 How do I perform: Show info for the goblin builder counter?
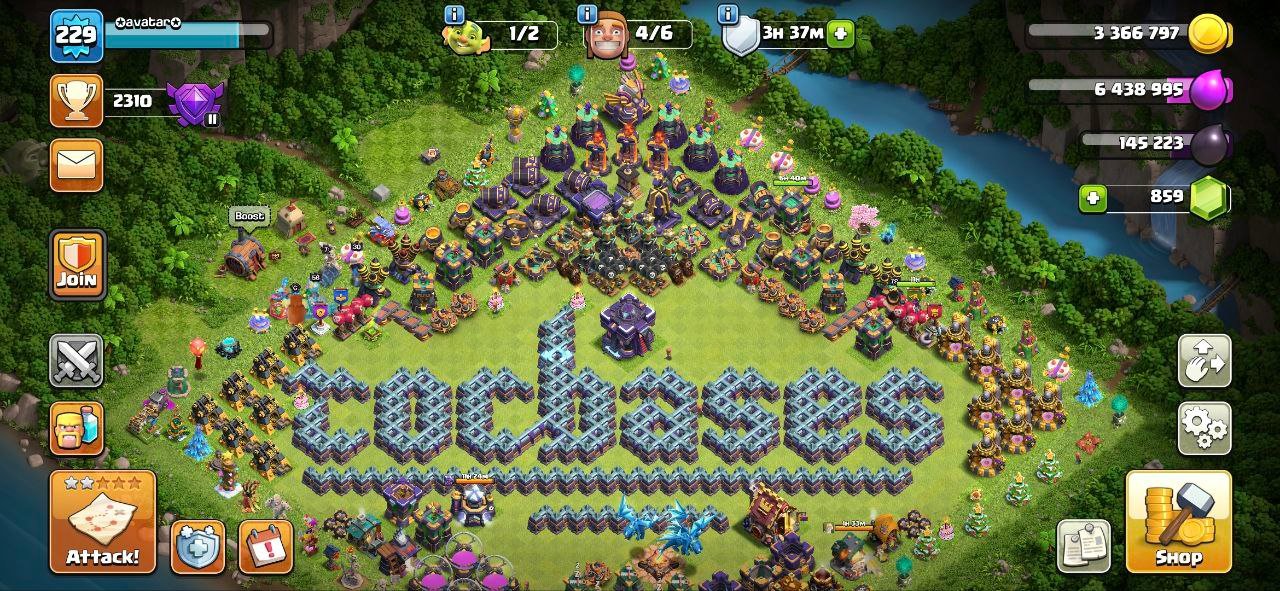(x=454, y=14)
